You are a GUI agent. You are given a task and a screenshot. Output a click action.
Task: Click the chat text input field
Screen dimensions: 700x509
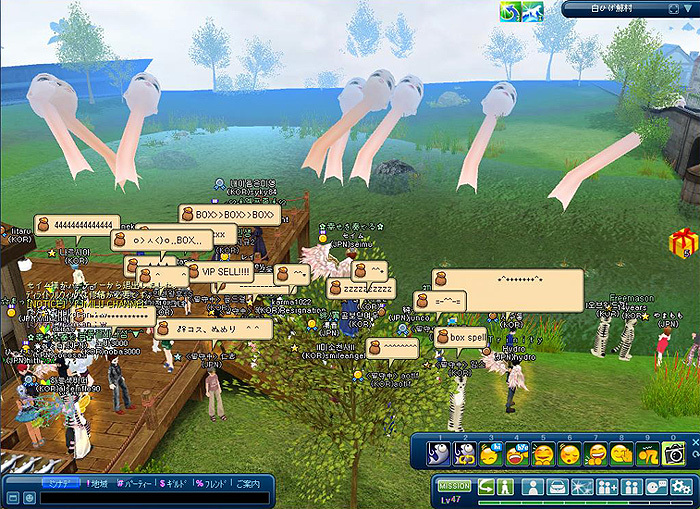point(150,498)
